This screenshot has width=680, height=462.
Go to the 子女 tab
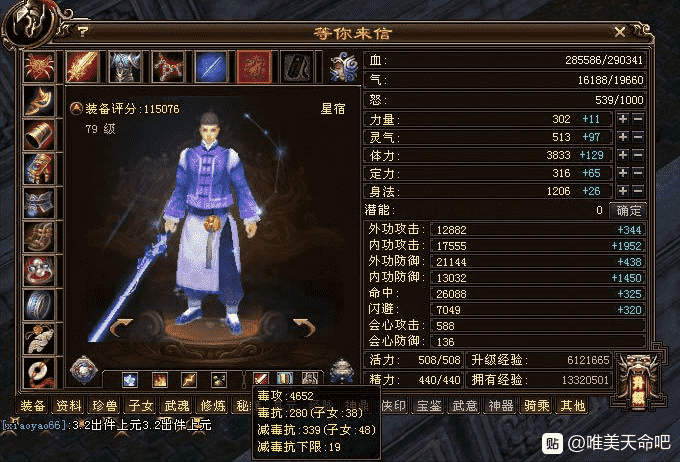(x=141, y=405)
